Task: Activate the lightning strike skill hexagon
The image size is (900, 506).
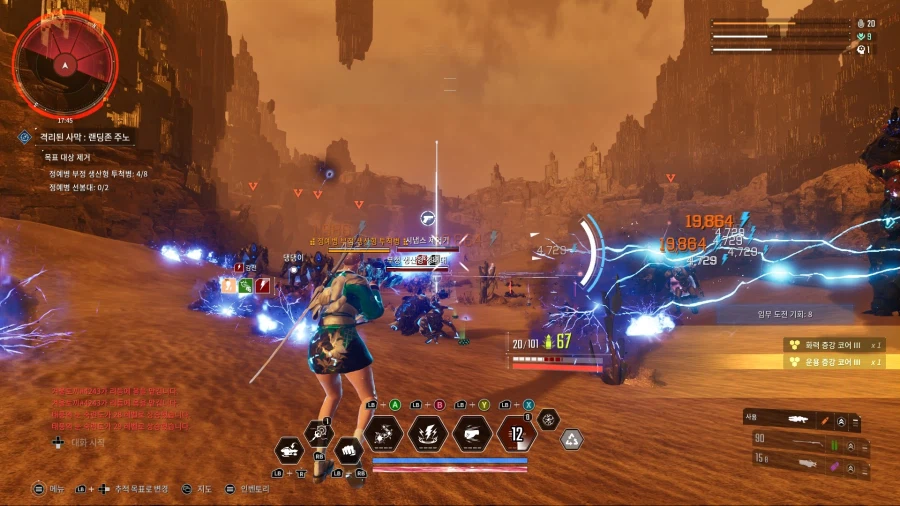Action: pyautogui.click(x=428, y=434)
